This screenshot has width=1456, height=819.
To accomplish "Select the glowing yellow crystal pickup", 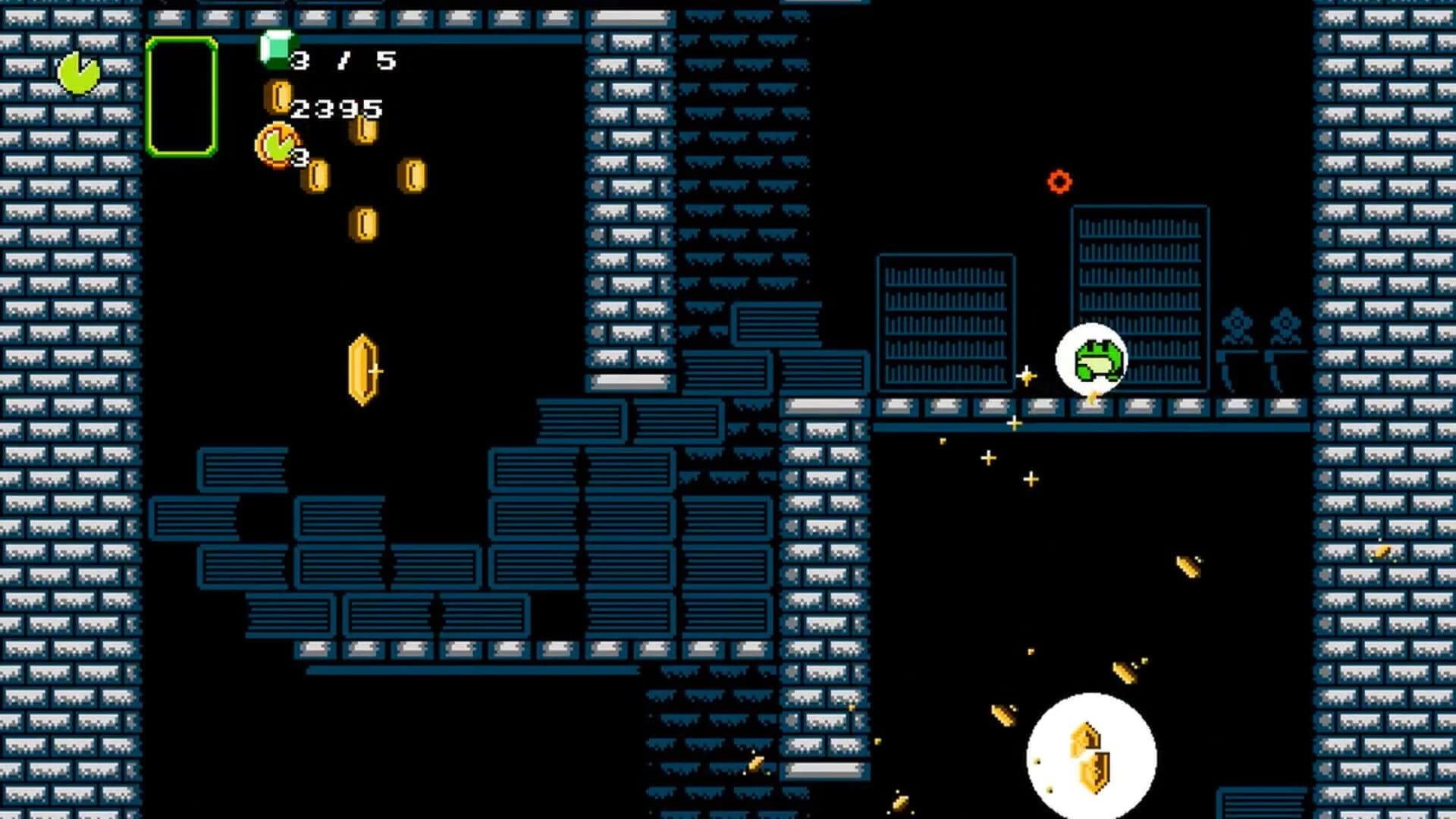I will 362,370.
